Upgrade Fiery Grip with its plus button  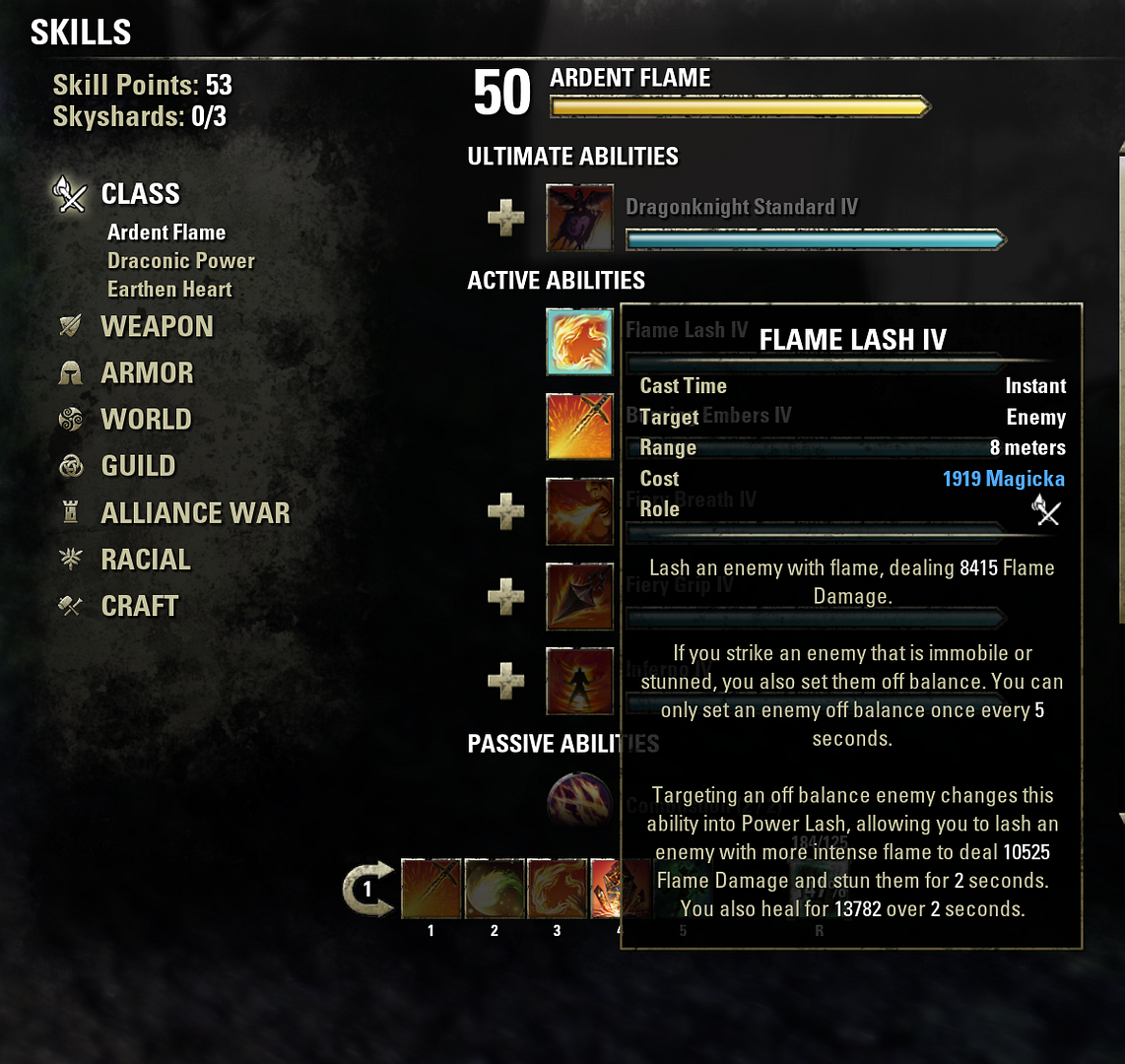(506, 596)
